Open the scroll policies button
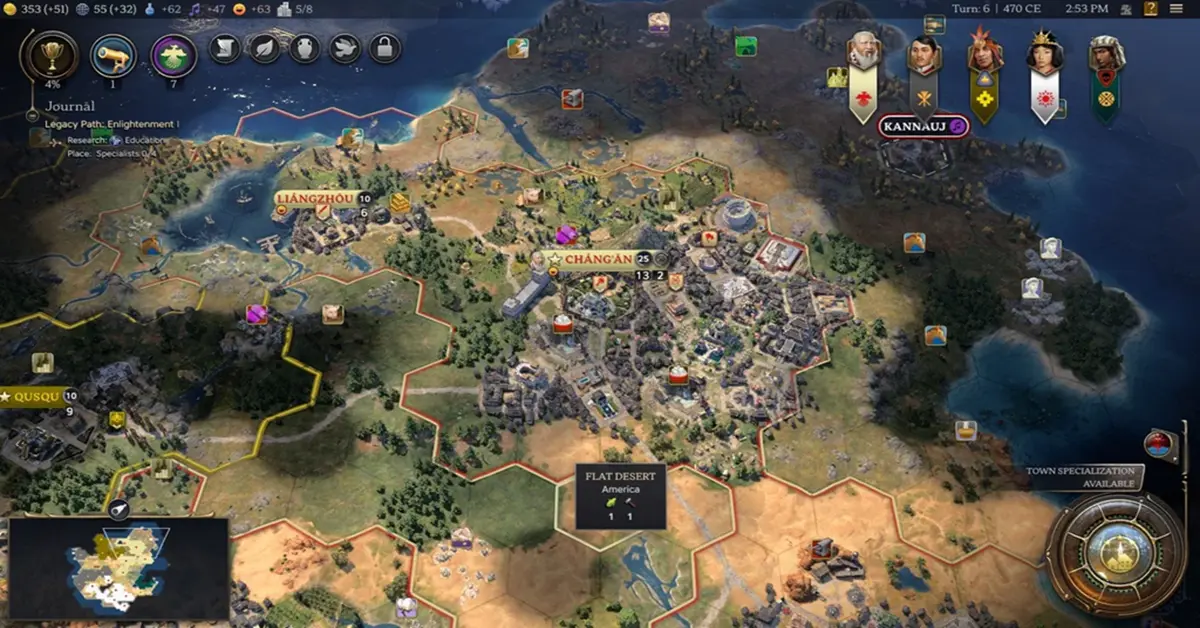The height and width of the screenshot is (628, 1200). (x=224, y=47)
